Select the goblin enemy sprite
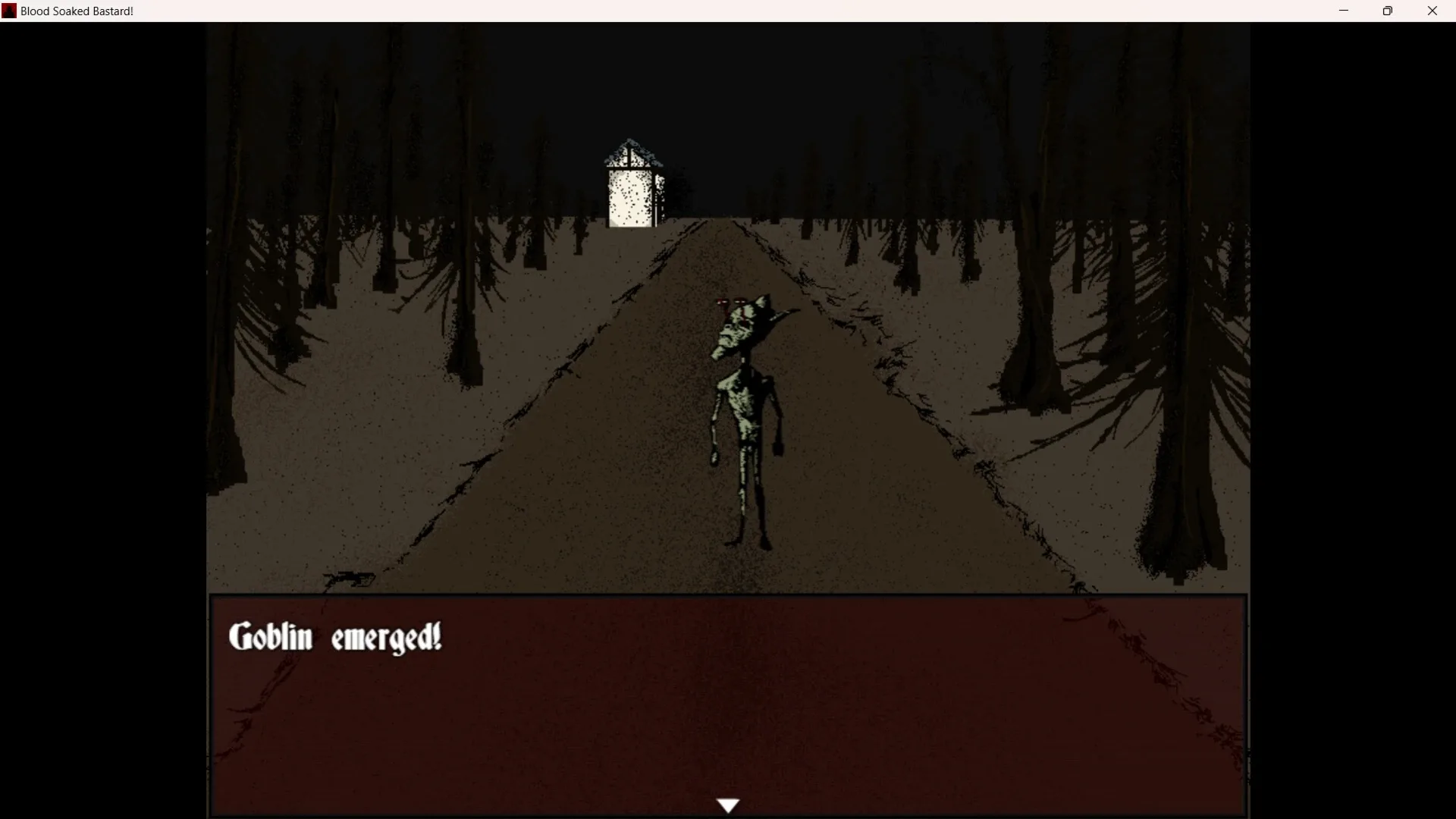The image size is (1456, 819). (743, 417)
